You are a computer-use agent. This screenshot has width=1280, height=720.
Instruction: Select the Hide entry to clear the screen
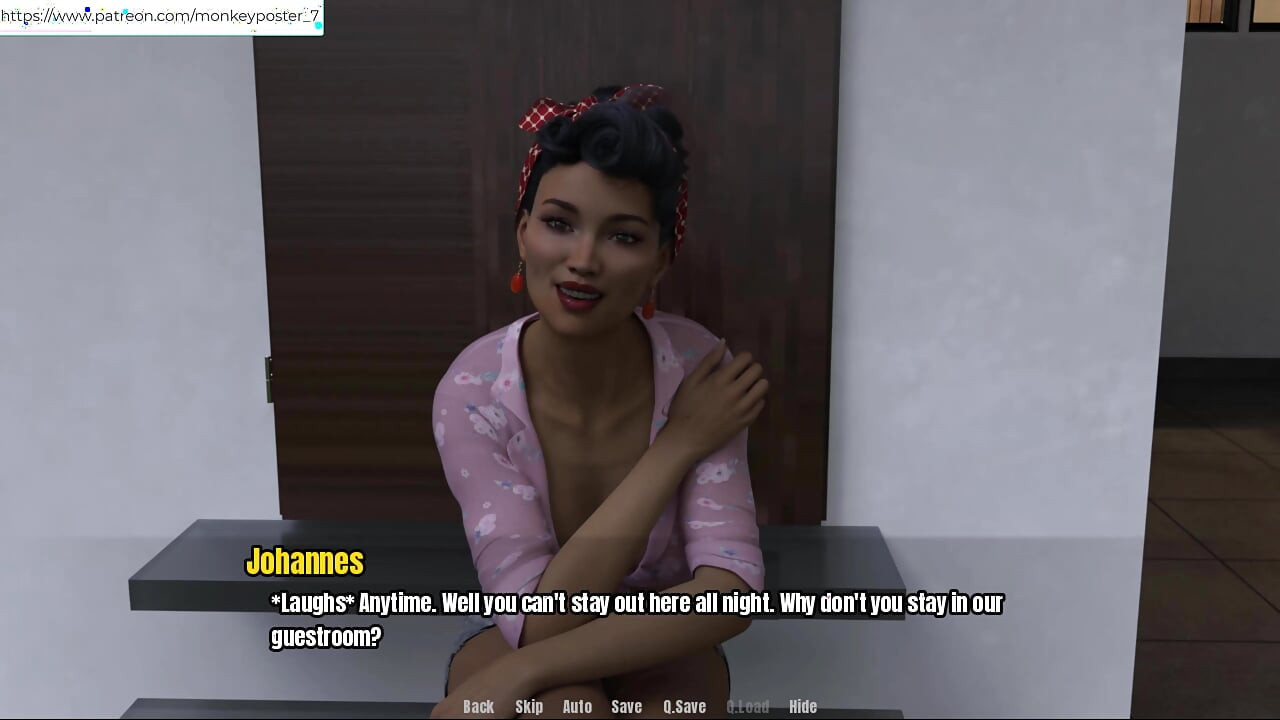click(802, 706)
